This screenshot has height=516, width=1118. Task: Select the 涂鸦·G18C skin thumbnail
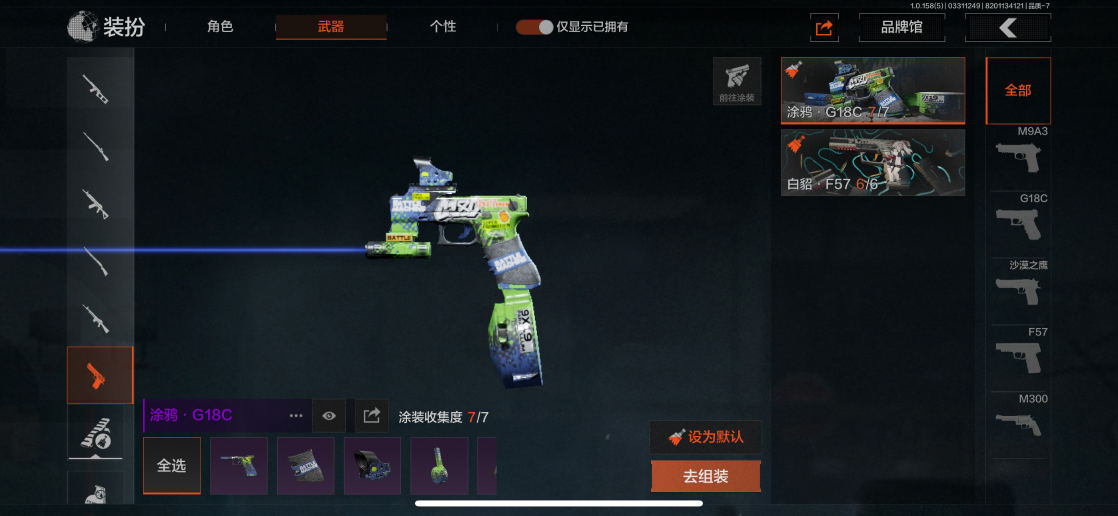coord(872,90)
